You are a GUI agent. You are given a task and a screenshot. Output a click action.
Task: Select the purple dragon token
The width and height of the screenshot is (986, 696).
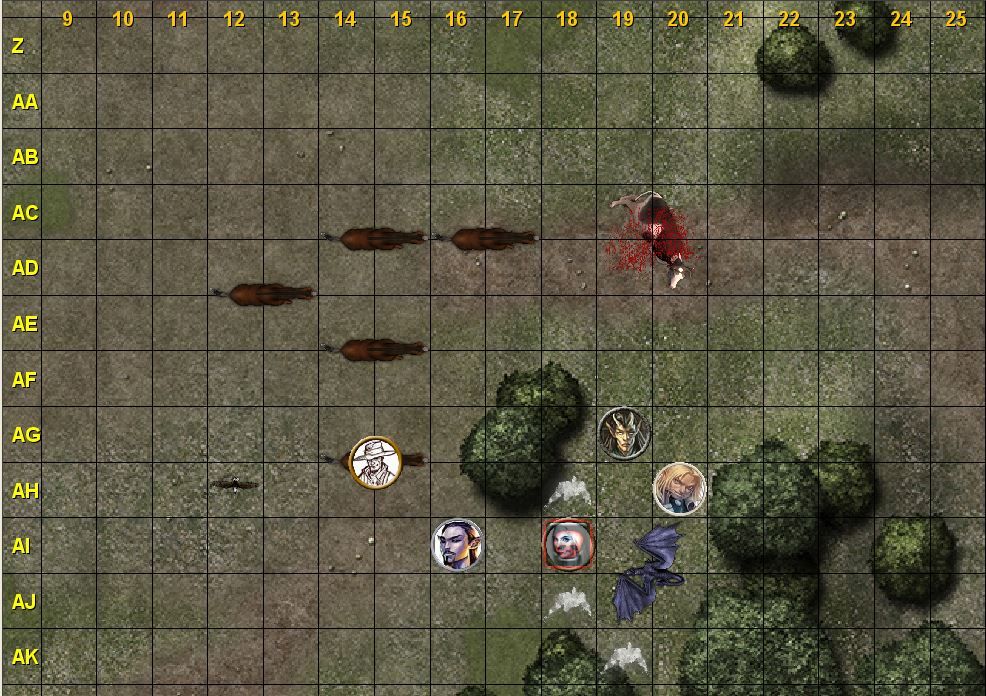coord(648,573)
